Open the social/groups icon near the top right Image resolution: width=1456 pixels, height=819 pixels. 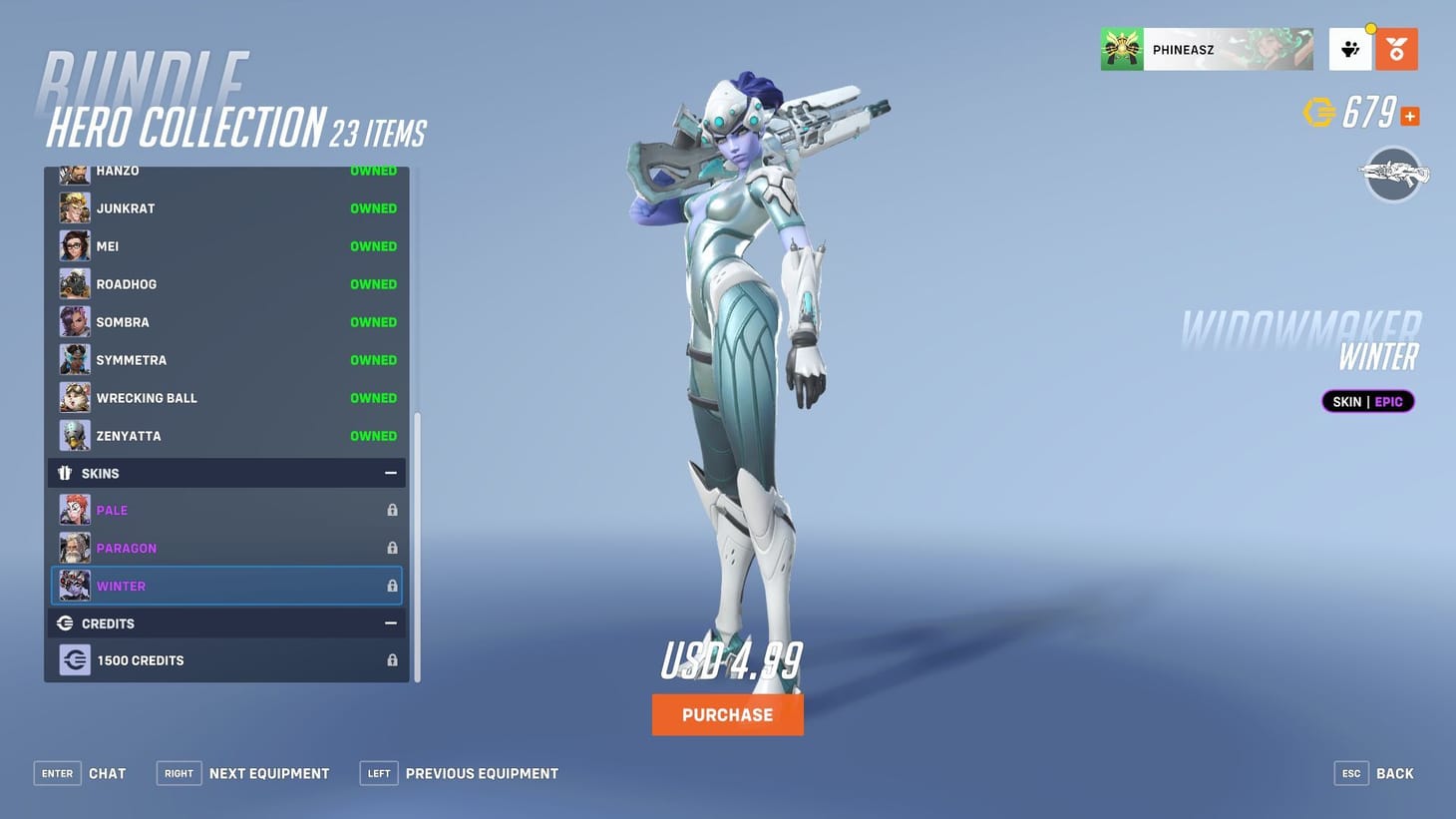click(x=1350, y=48)
